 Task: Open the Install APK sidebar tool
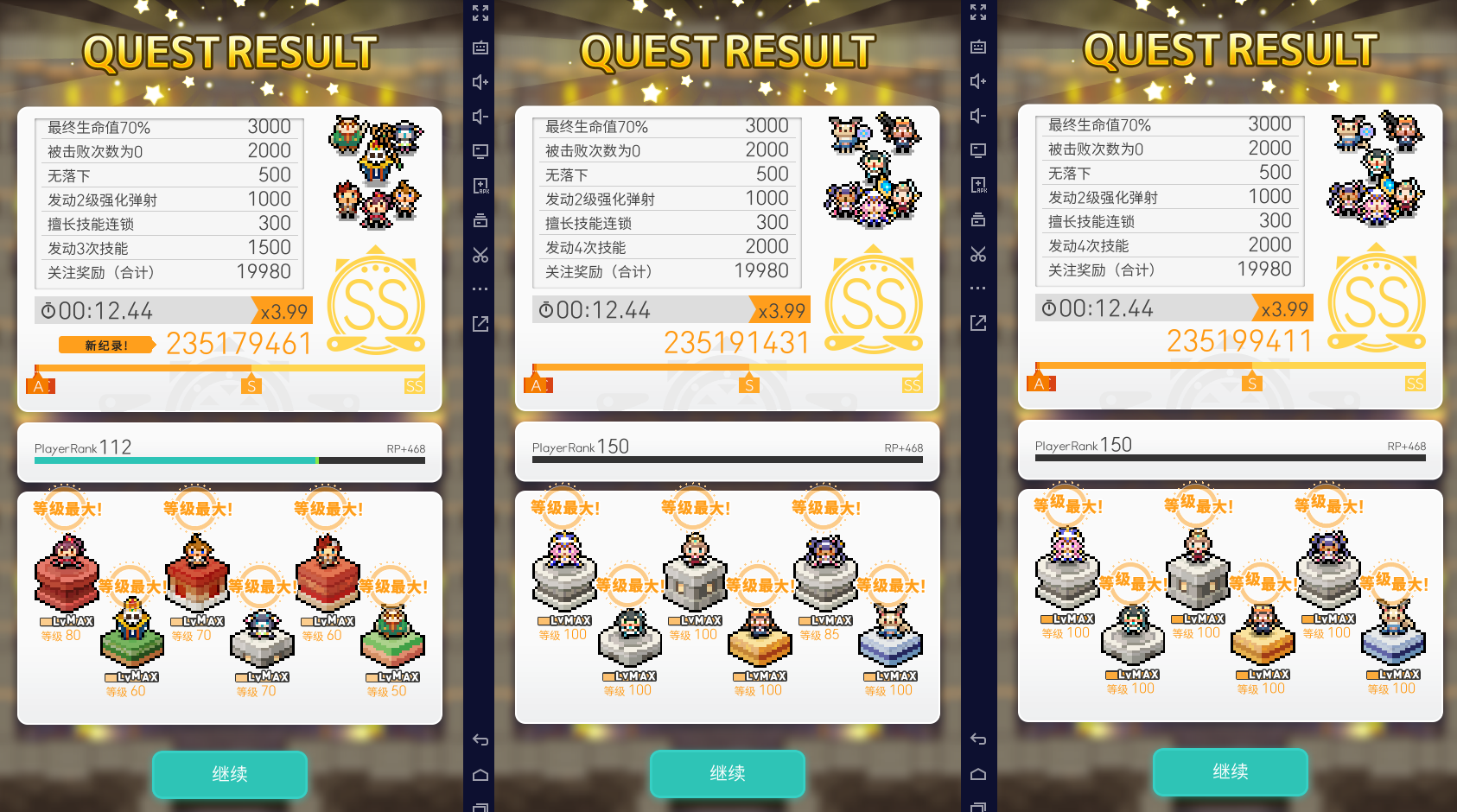(x=481, y=185)
